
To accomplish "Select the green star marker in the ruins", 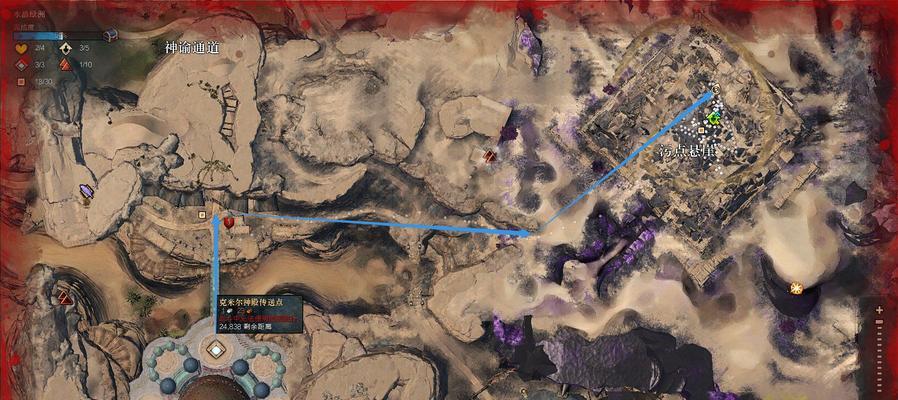I will tap(714, 118).
